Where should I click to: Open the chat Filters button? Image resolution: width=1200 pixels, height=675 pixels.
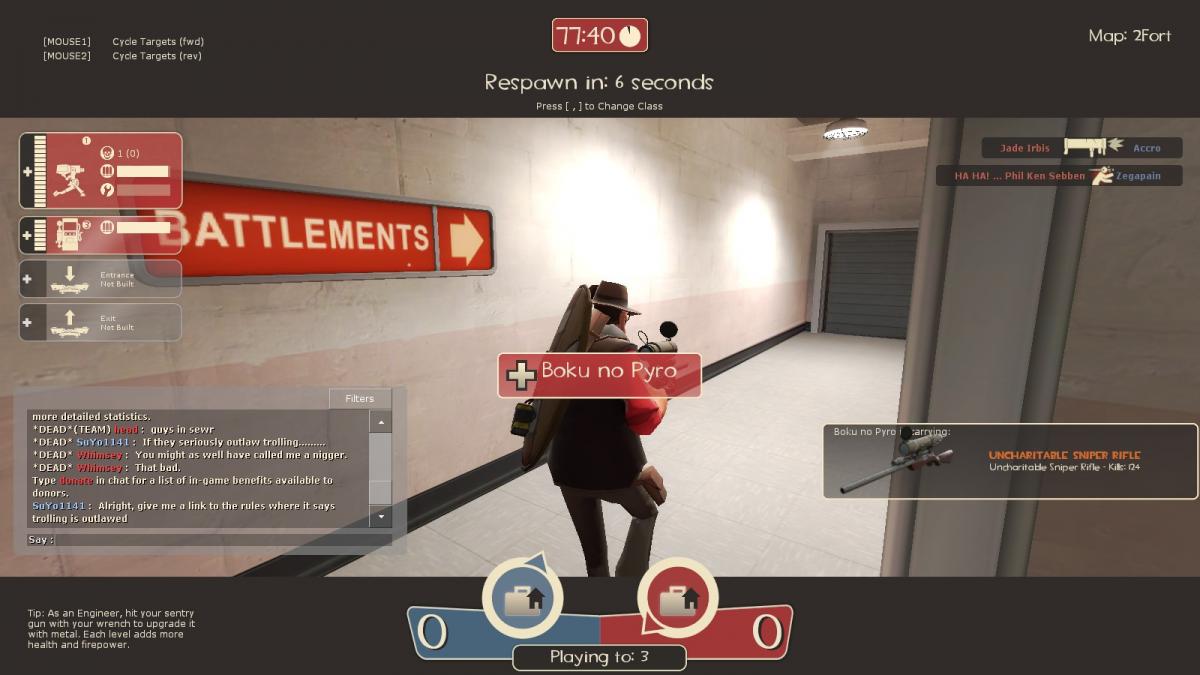(359, 398)
